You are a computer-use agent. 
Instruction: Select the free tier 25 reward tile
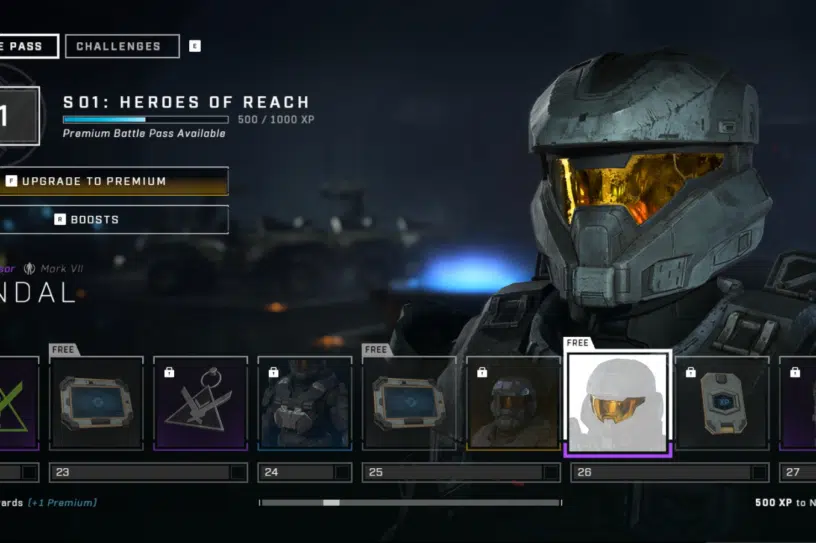(x=409, y=403)
